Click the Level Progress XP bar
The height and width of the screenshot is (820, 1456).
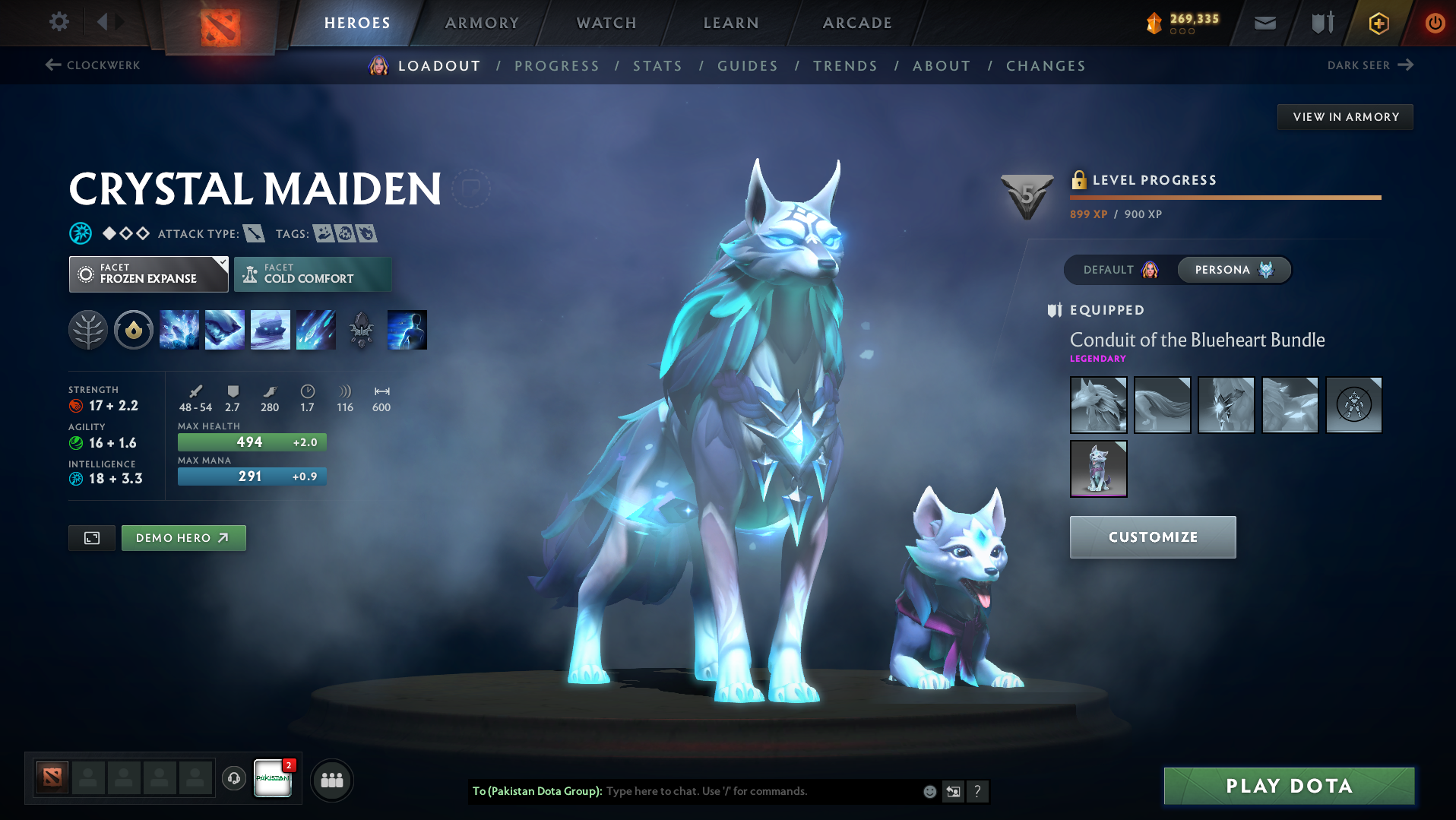pos(1225,197)
